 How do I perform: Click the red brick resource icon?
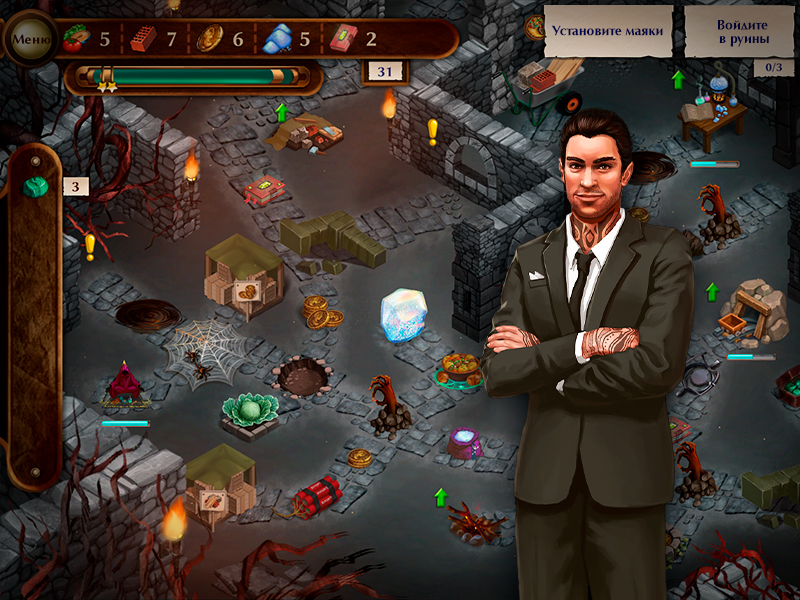pyautogui.click(x=143, y=40)
